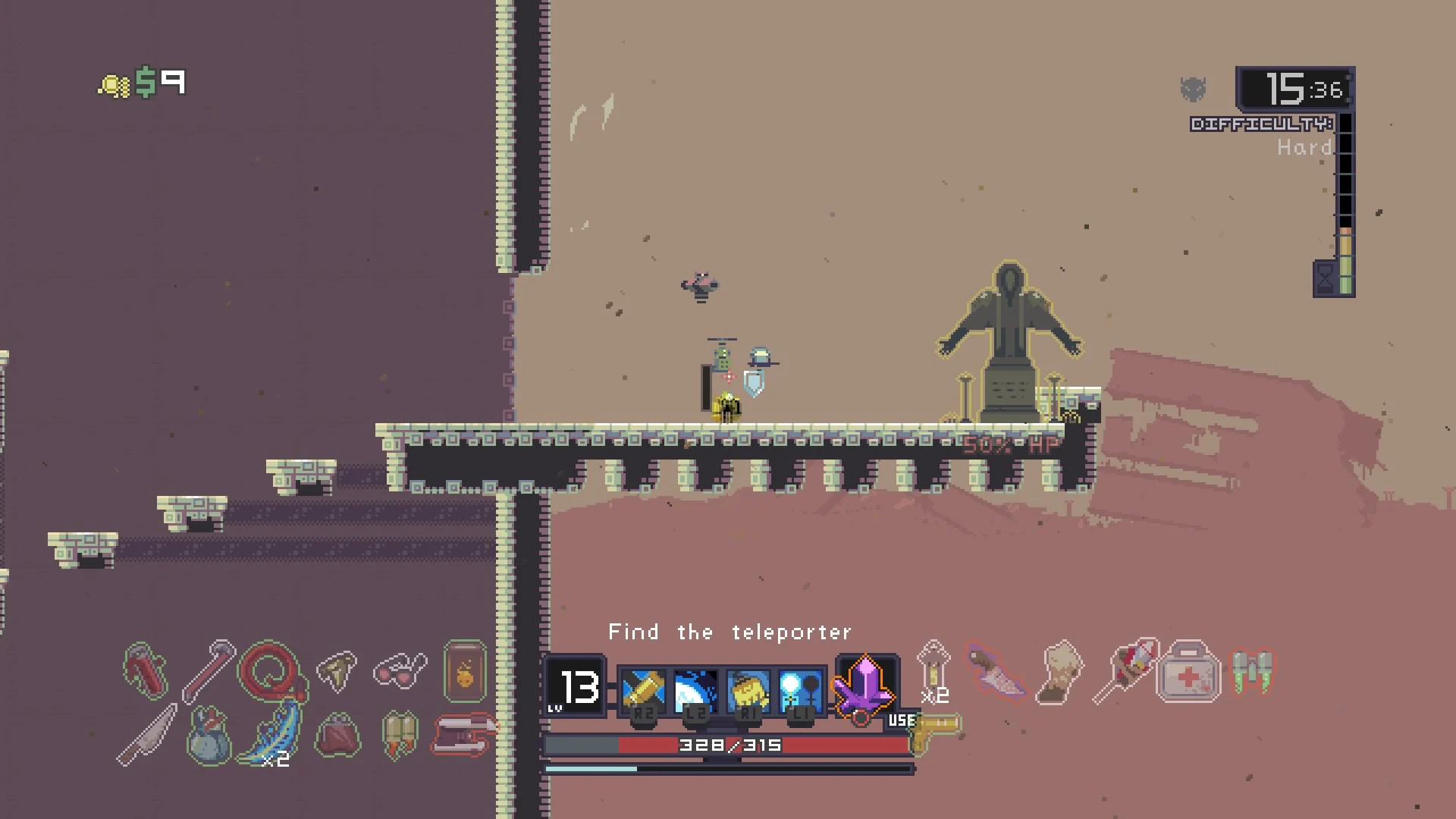
Task: Click the purple crystal USE equipment icon
Action: [864, 686]
